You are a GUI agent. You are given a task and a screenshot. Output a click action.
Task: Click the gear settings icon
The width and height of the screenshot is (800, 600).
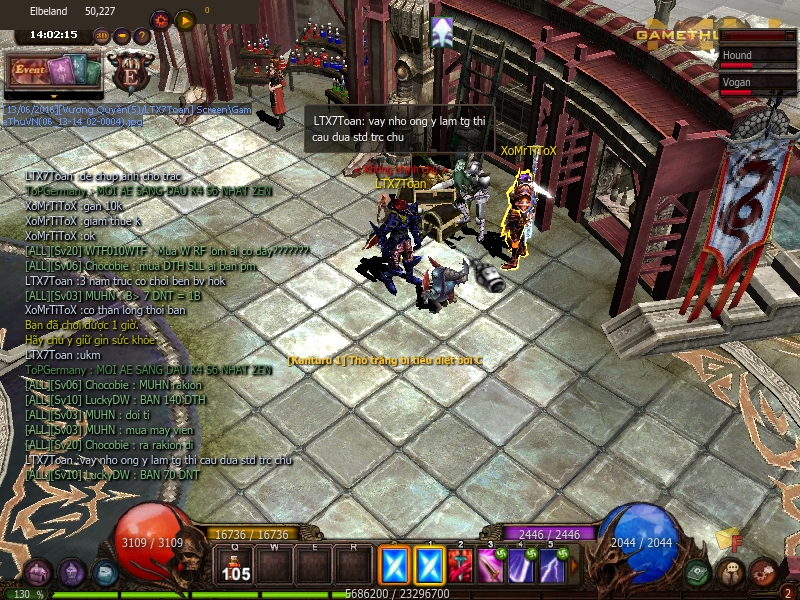[160, 19]
